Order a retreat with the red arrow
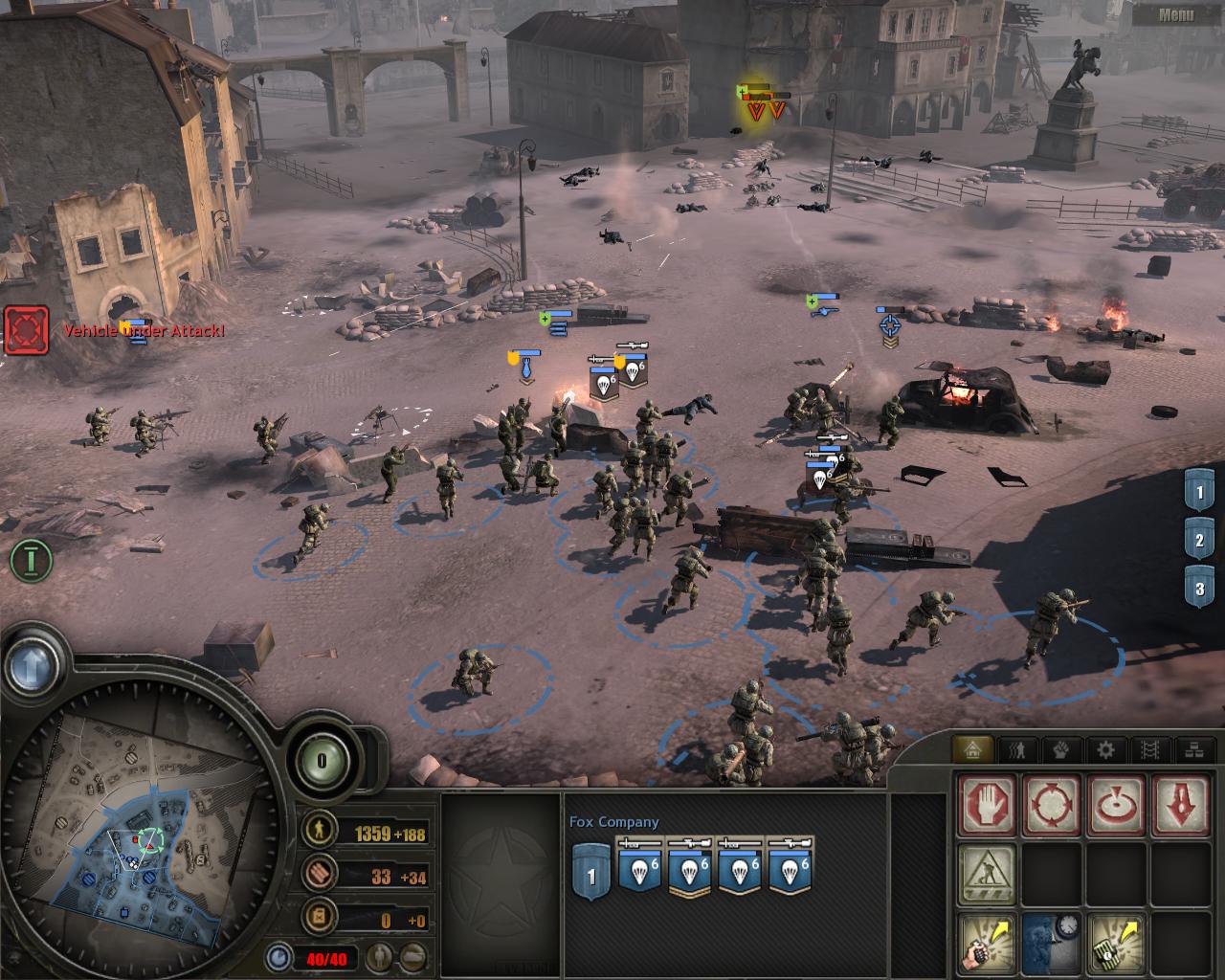This screenshot has width=1225, height=980. [x=1180, y=804]
